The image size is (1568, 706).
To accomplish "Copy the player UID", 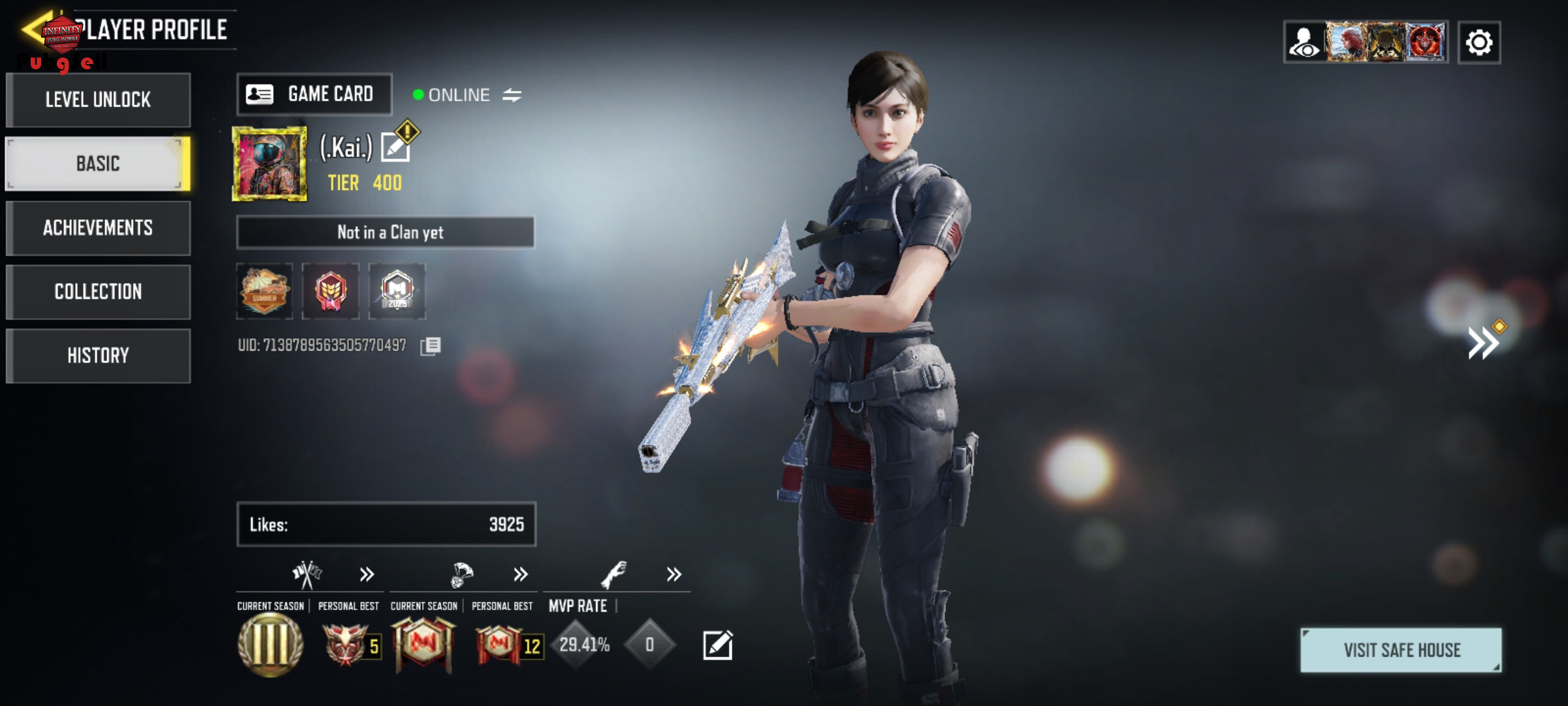I will tap(431, 346).
